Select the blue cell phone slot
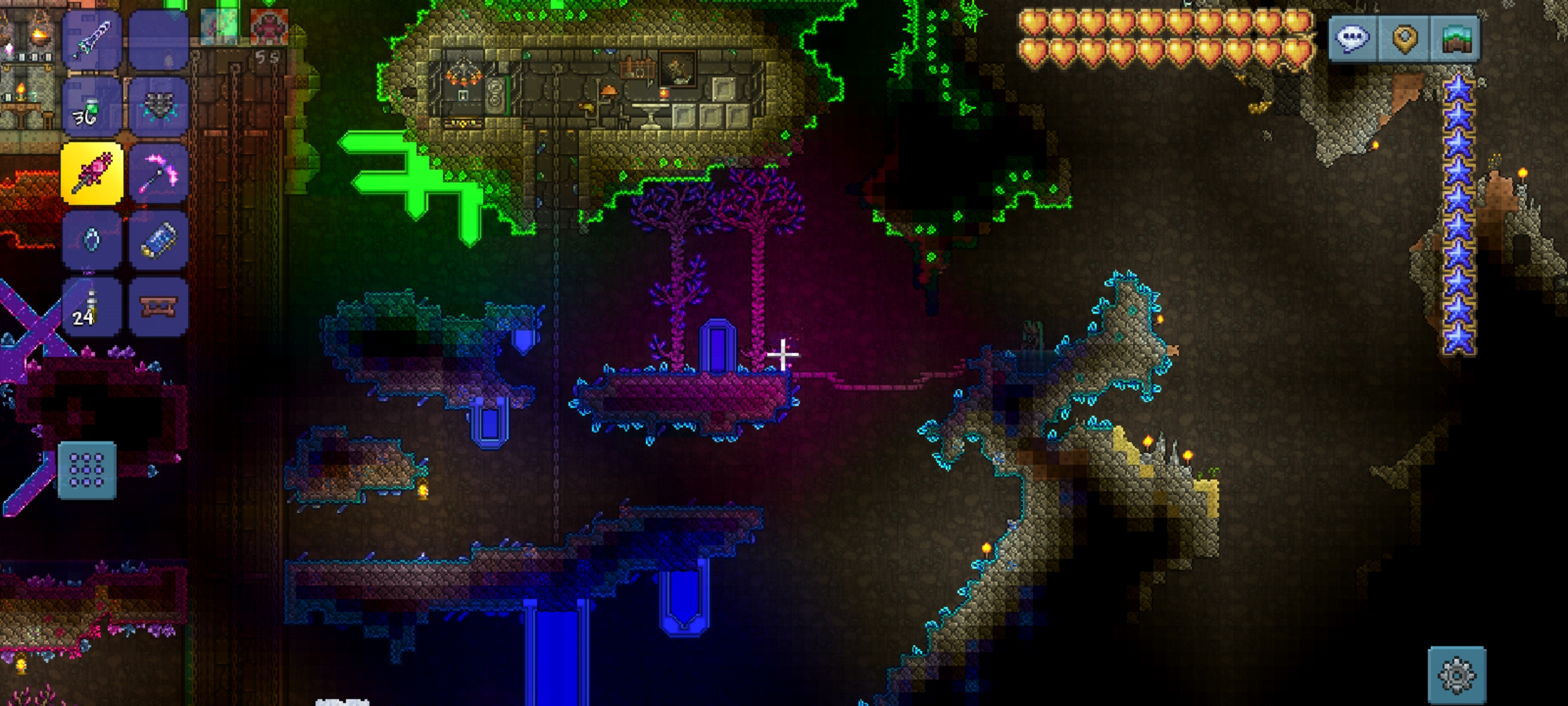Screen dimensions: 1568x706 tap(158, 240)
